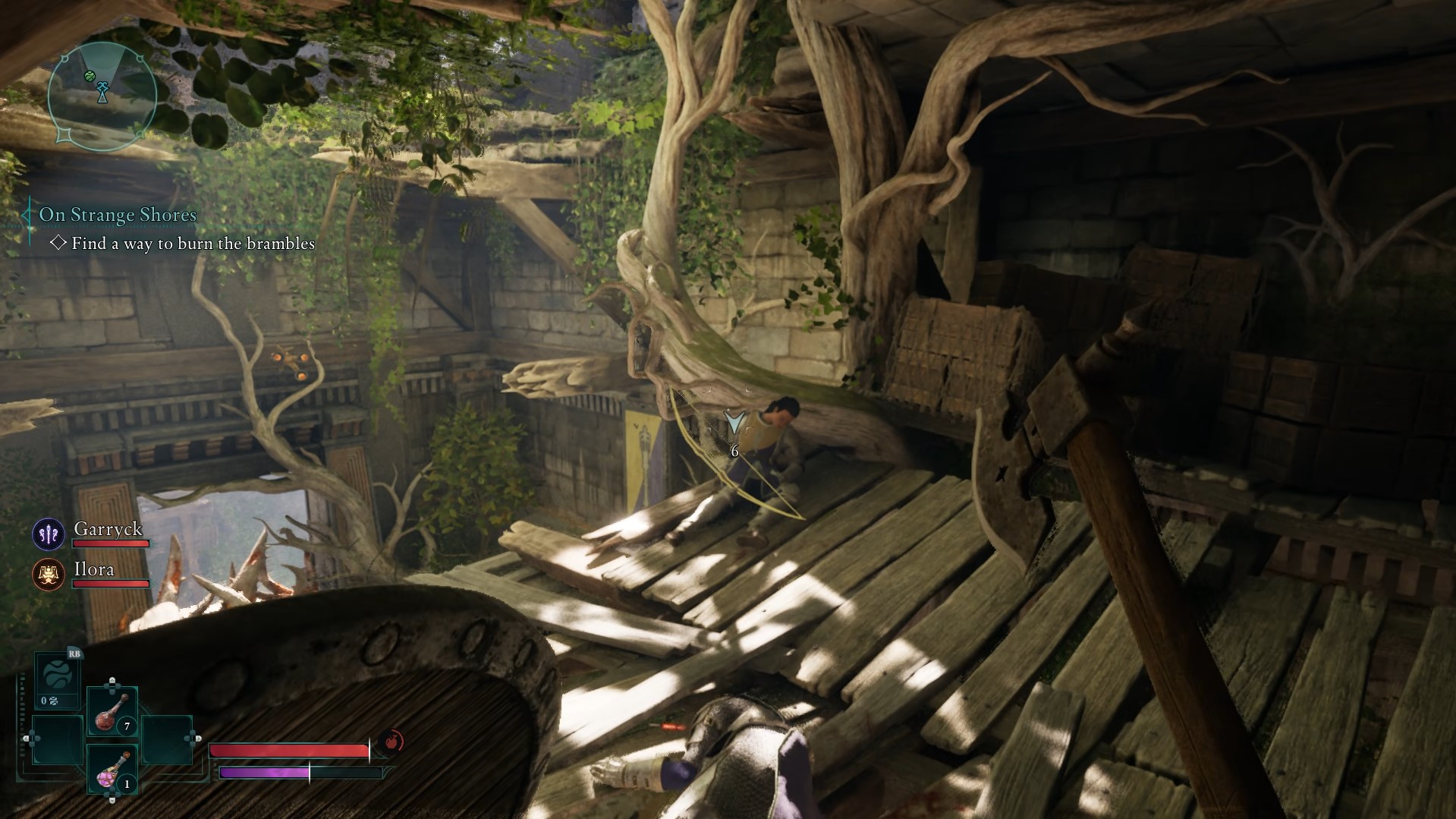The height and width of the screenshot is (819, 1456).
Task: Select the On Strange Shores quest title
Action: [x=117, y=215]
